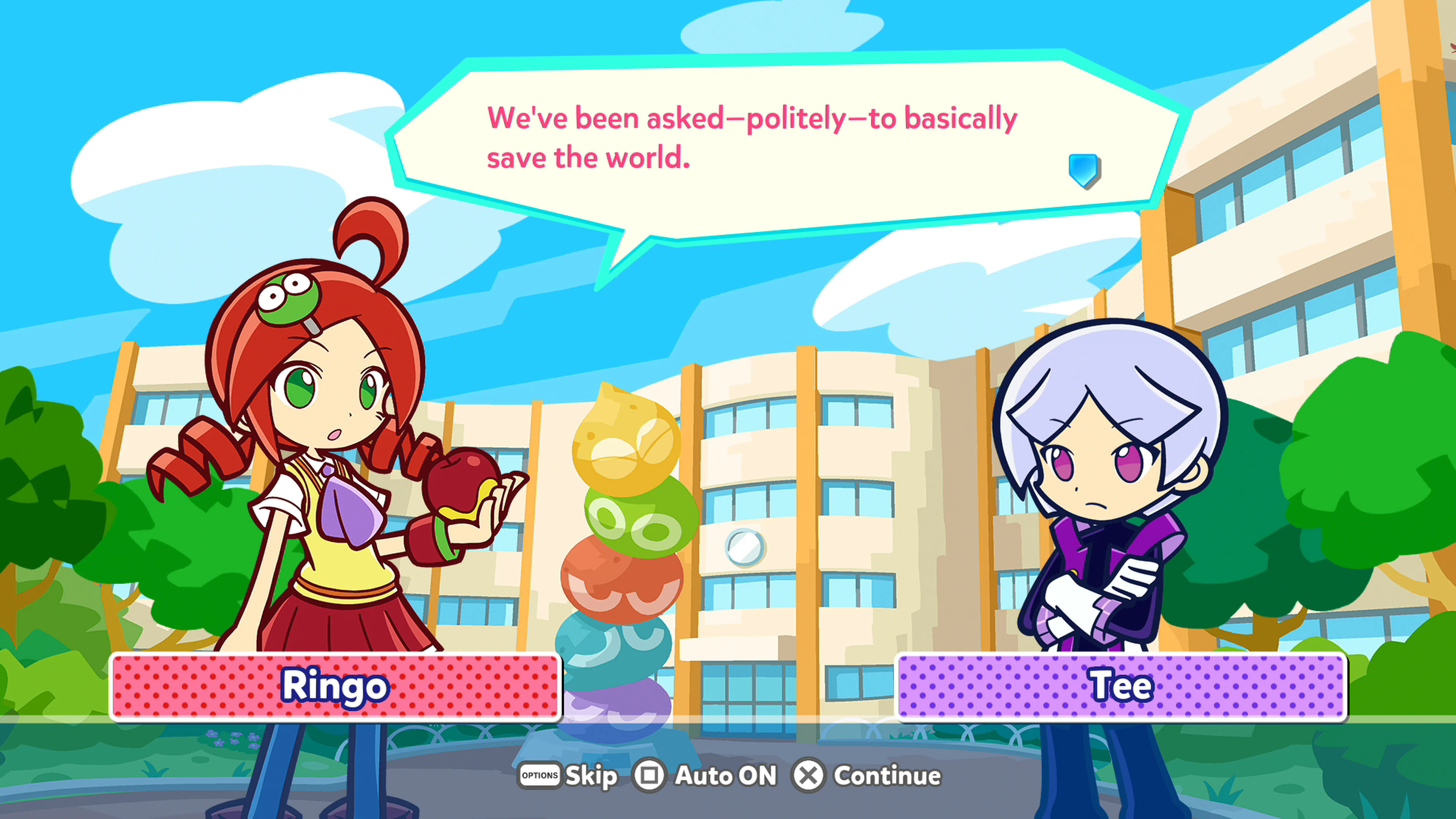Toggle the Auto ON dialogue option
This screenshot has width=1456, height=819.
click(x=706, y=775)
